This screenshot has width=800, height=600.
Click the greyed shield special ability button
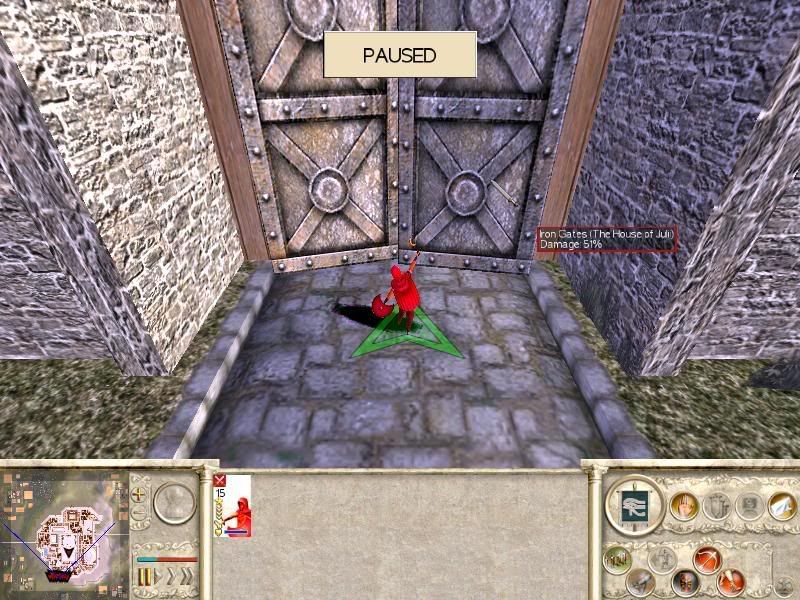(x=716, y=506)
